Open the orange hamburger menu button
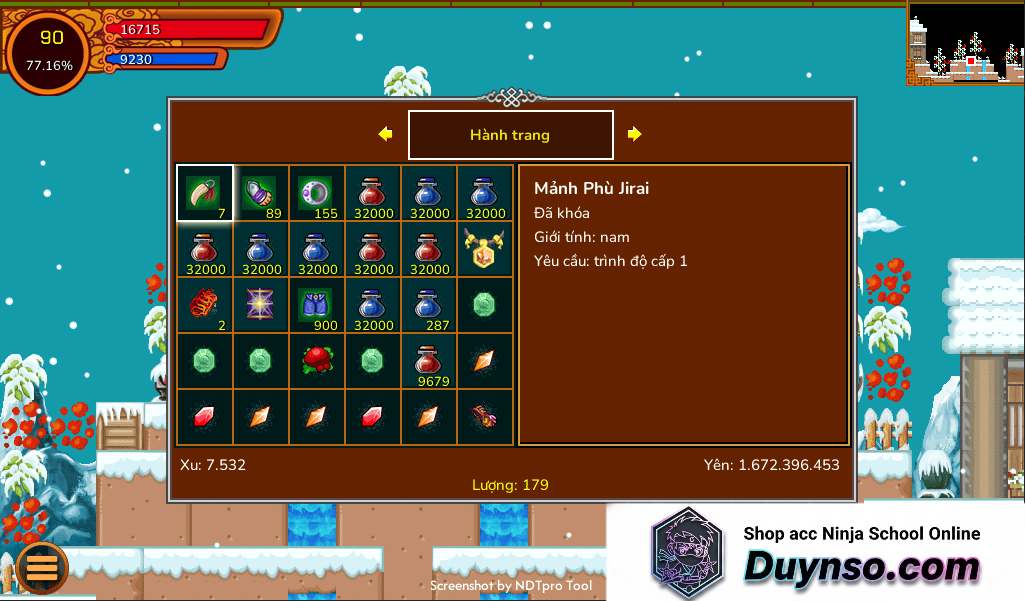 coord(42,567)
